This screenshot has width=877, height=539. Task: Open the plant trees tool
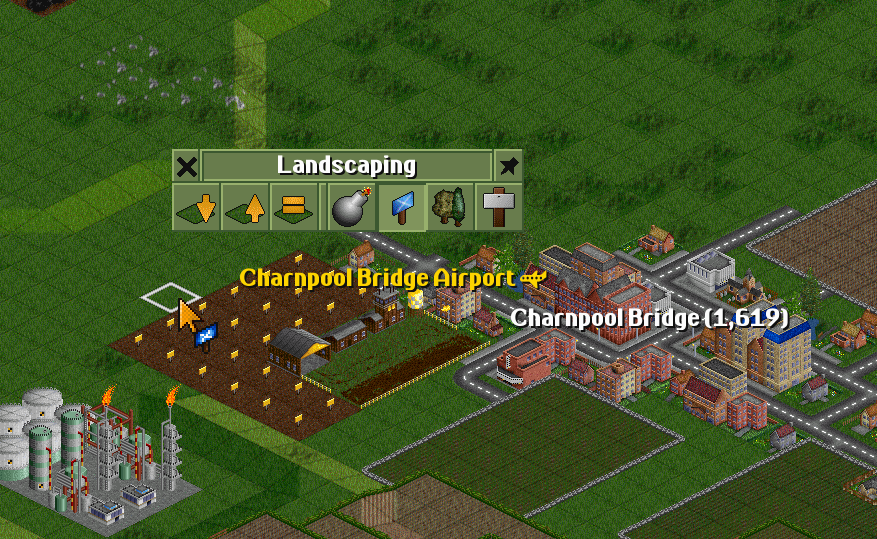pyautogui.click(x=450, y=207)
